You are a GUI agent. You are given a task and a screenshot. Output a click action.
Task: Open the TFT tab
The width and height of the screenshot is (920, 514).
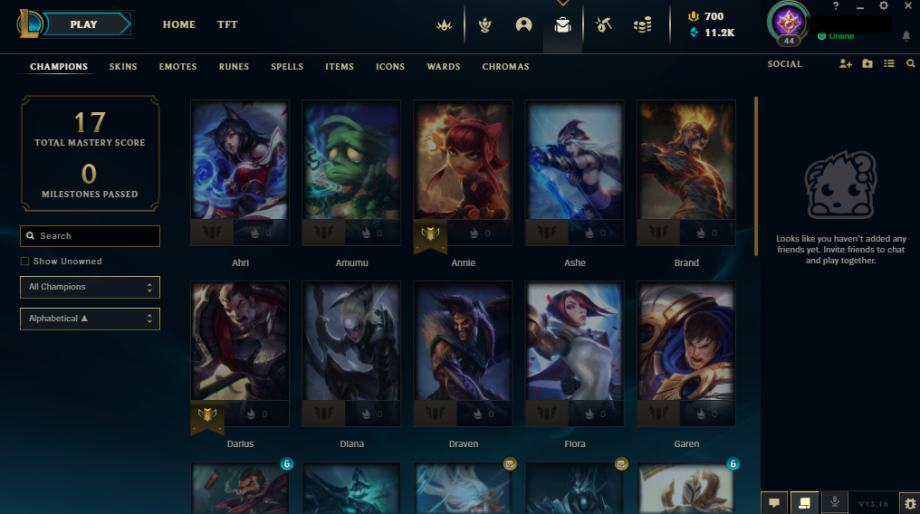pos(227,24)
